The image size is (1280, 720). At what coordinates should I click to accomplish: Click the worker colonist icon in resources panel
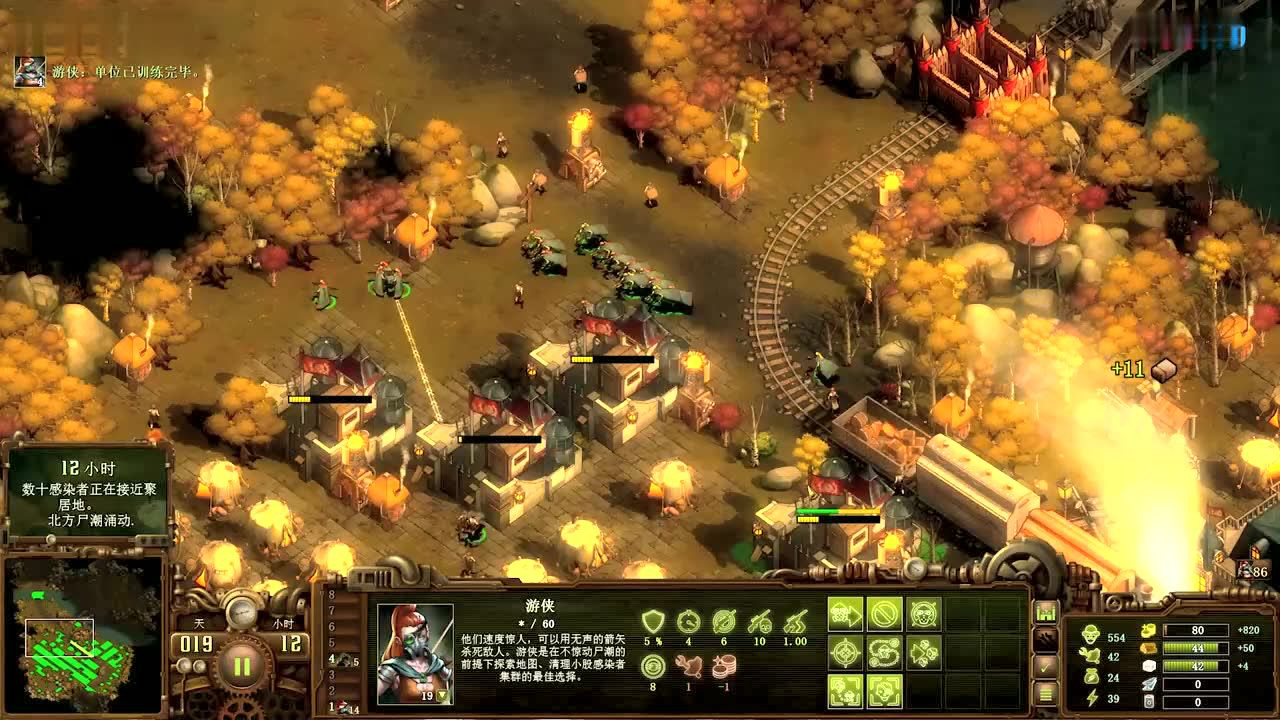1091,634
